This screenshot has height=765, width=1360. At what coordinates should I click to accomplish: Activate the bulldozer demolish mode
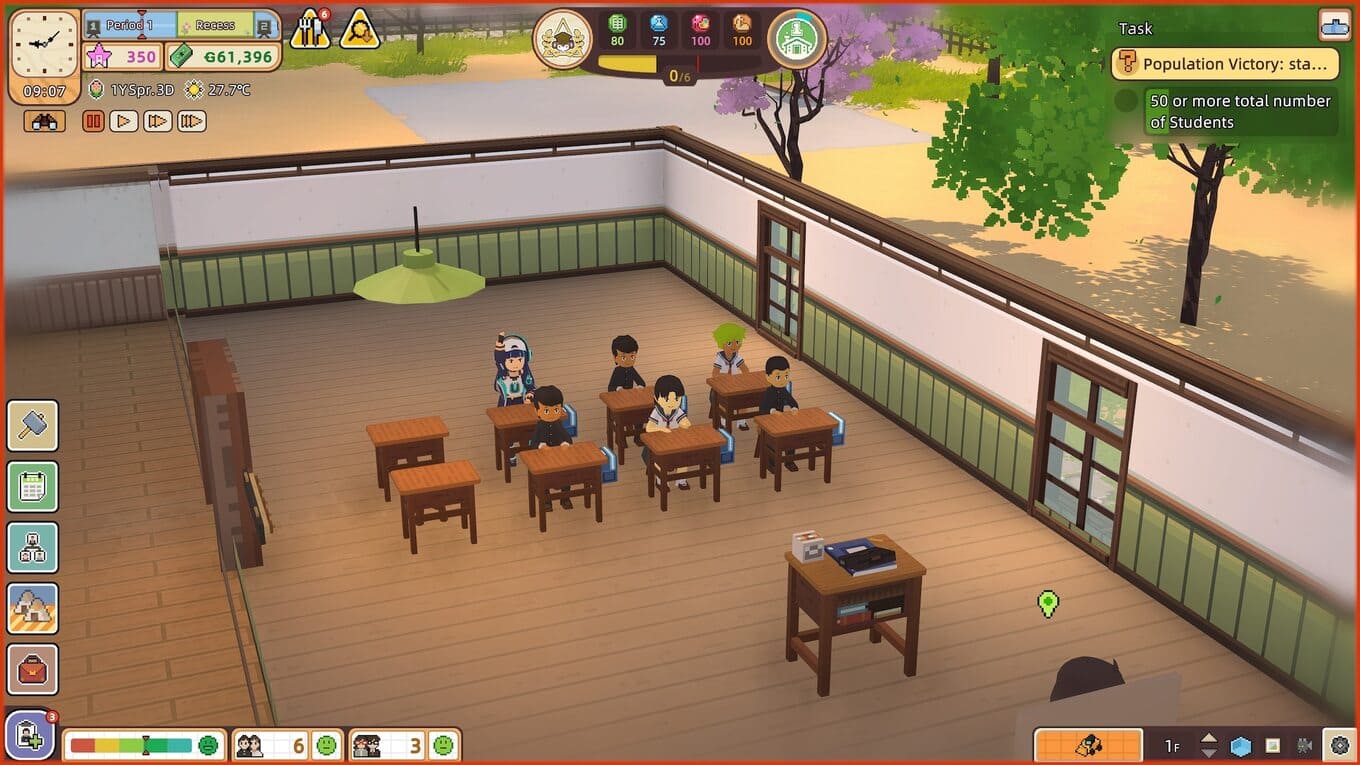pos(1088,745)
